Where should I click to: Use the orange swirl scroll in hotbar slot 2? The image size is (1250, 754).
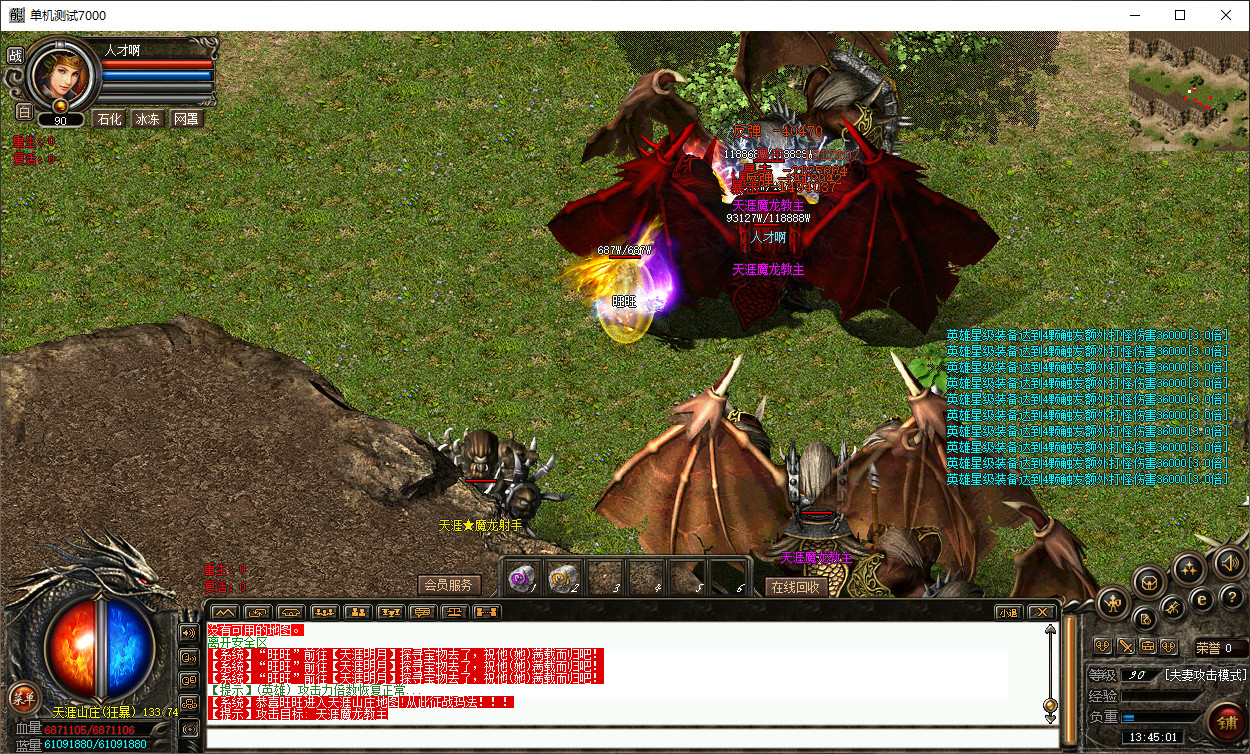(x=562, y=577)
